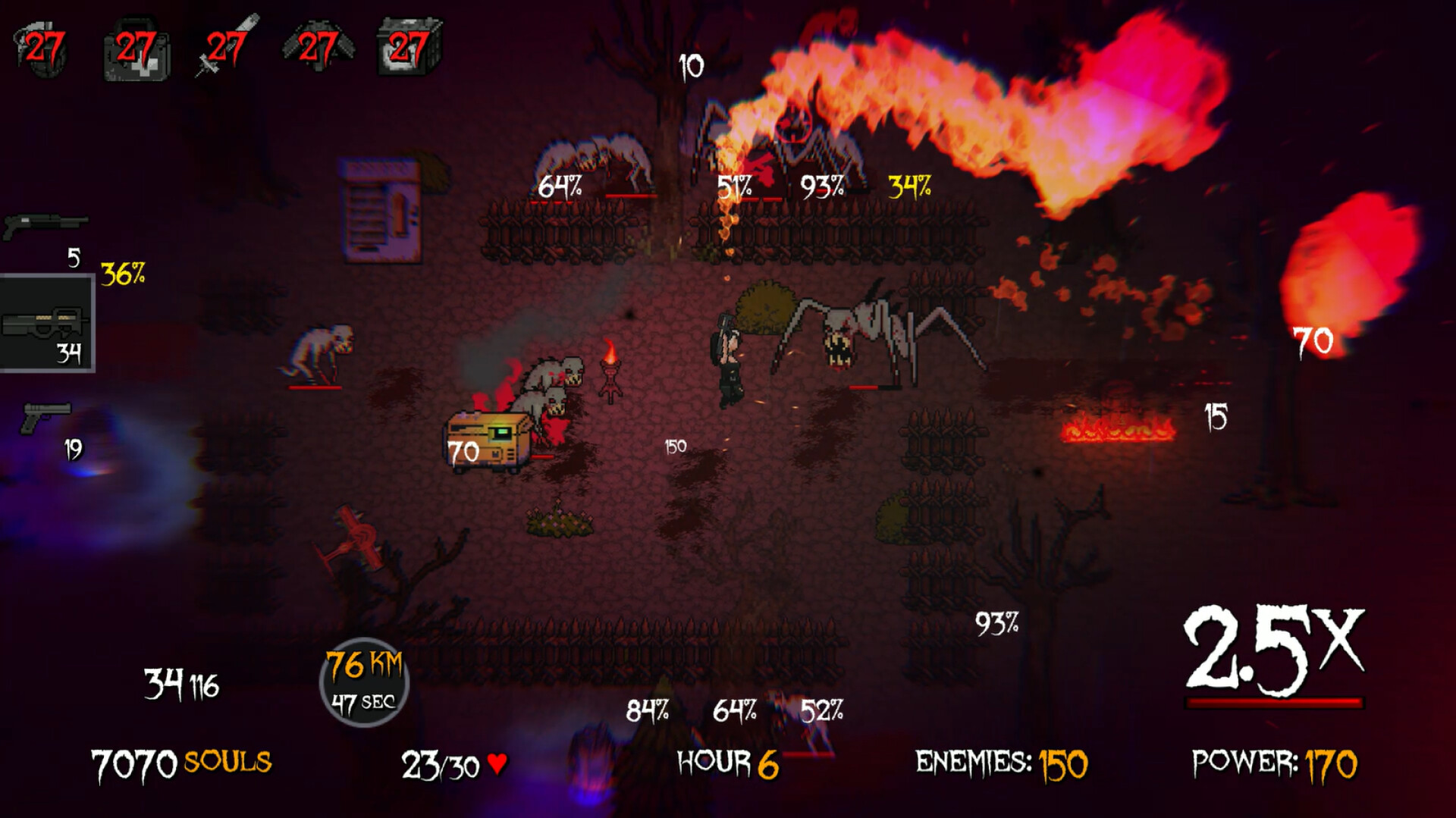Screen dimensions: 1456x818
Task: Select the battery item slot
Action: [x=409, y=45]
